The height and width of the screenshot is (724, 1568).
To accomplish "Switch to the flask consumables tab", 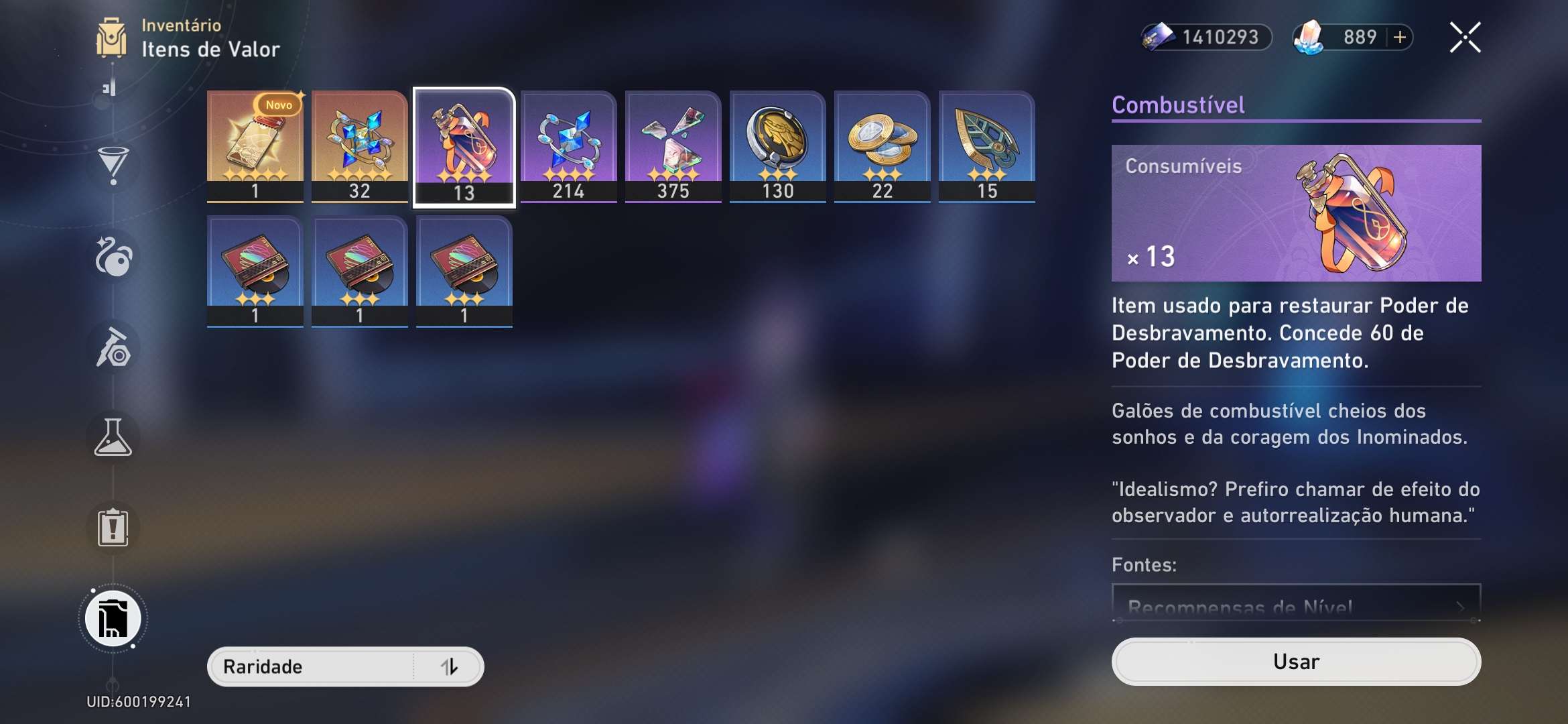I will click(x=113, y=438).
